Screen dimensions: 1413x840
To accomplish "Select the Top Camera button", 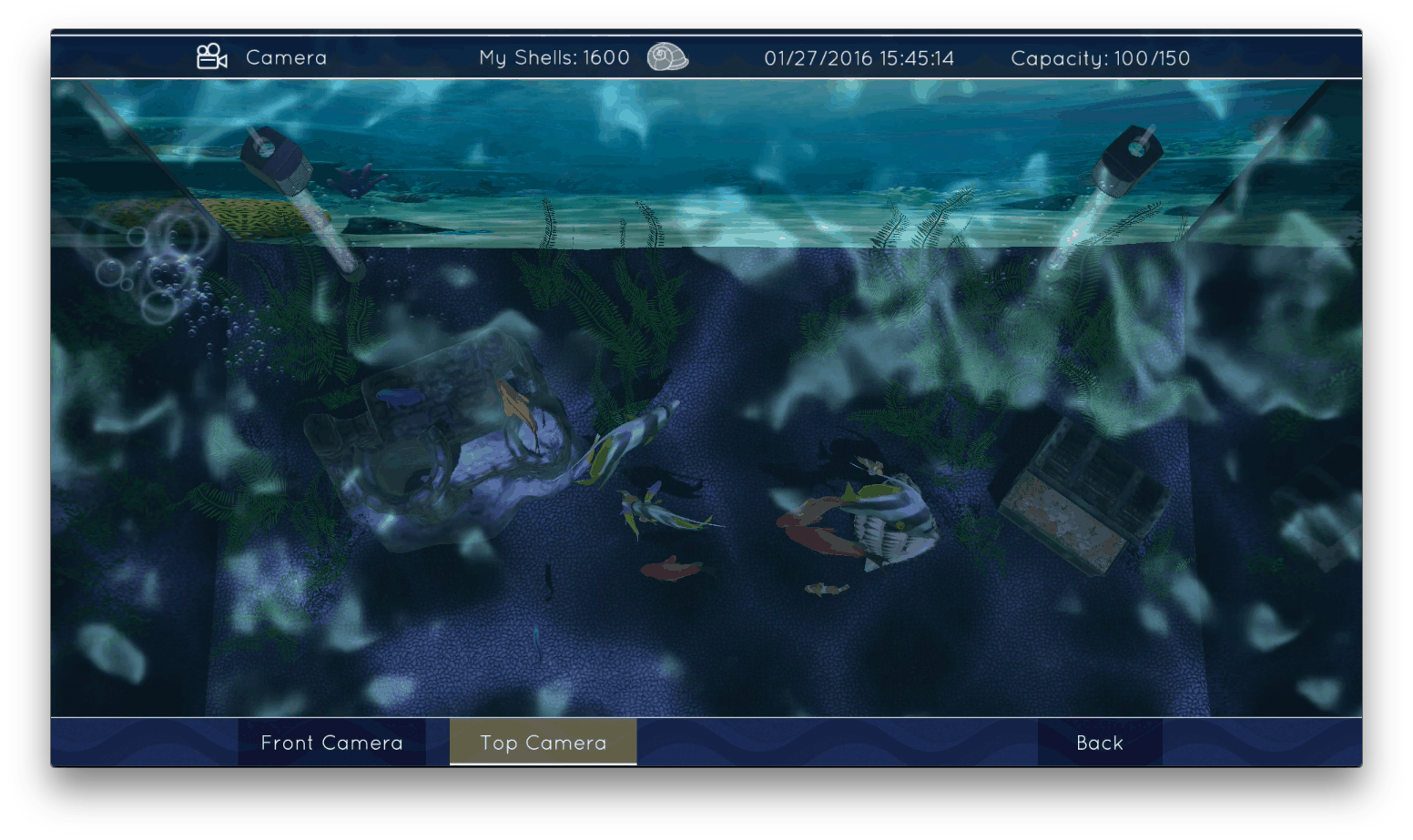I will (544, 743).
